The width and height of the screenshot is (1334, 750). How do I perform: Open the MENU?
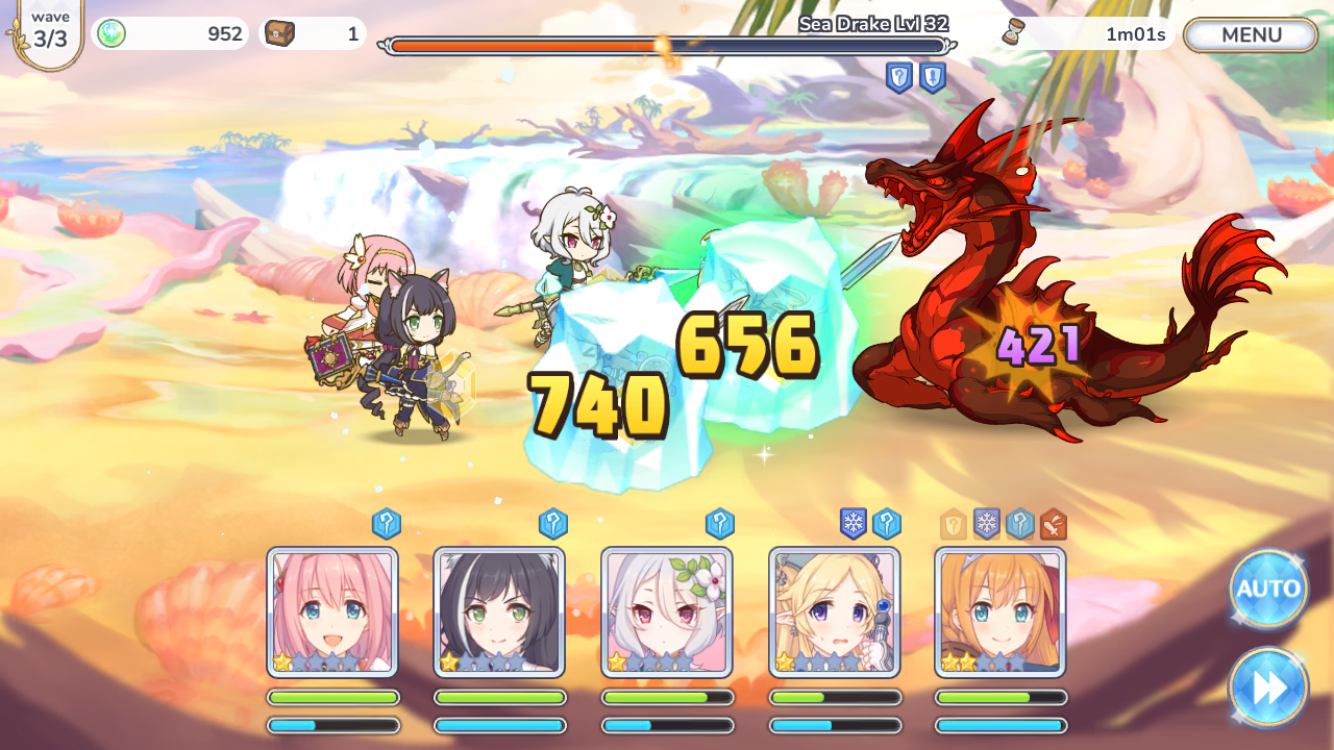click(x=1249, y=35)
